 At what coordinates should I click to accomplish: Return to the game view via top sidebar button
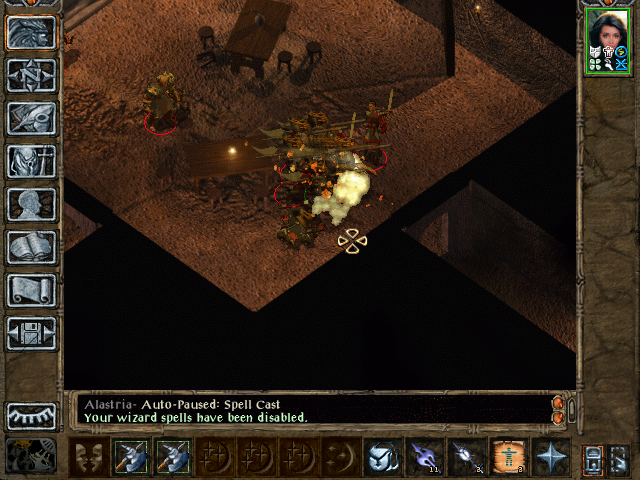click(x=31, y=33)
